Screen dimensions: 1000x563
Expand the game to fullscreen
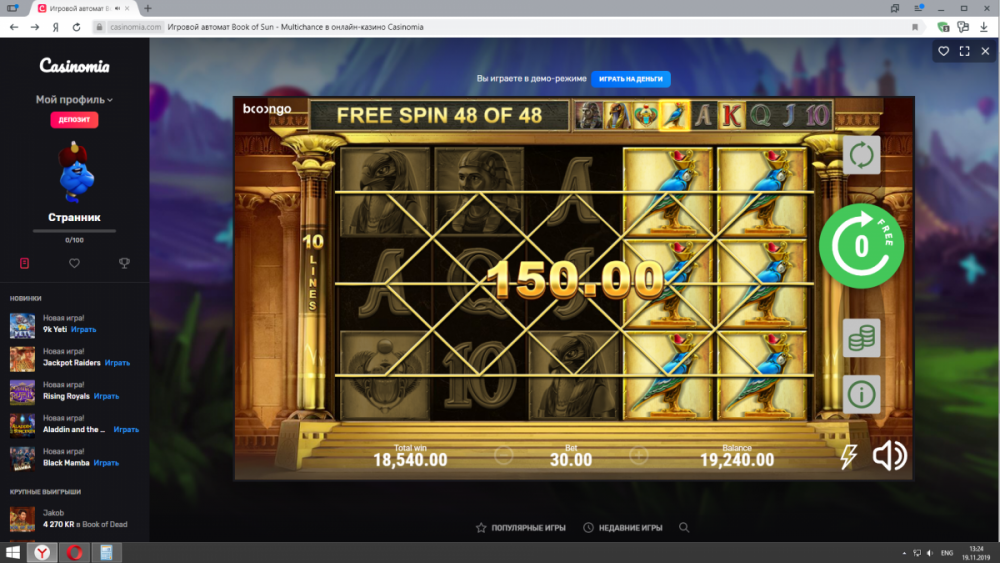click(x=965, y=51)
